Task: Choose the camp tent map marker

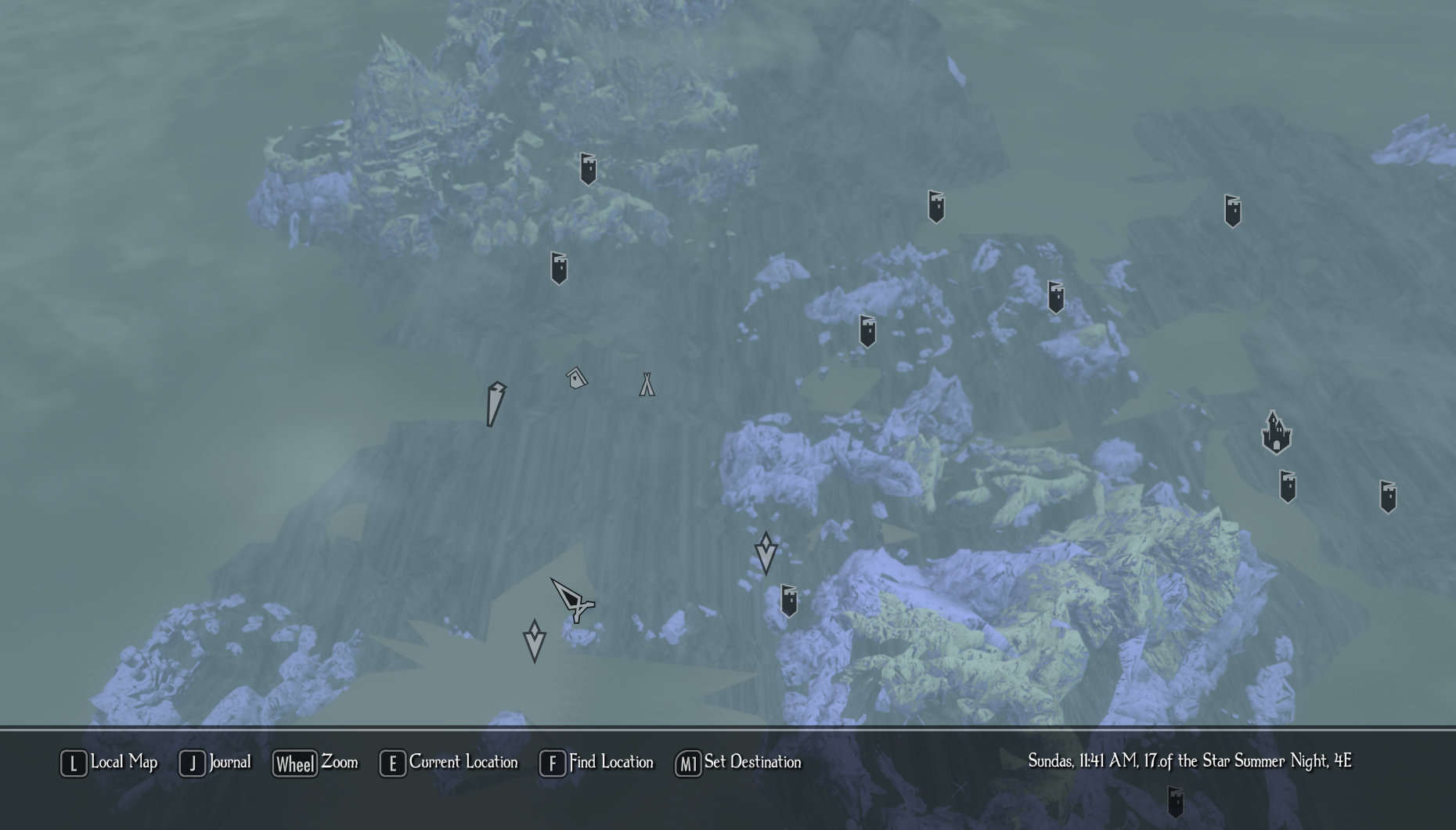Action: pos(647,384)
